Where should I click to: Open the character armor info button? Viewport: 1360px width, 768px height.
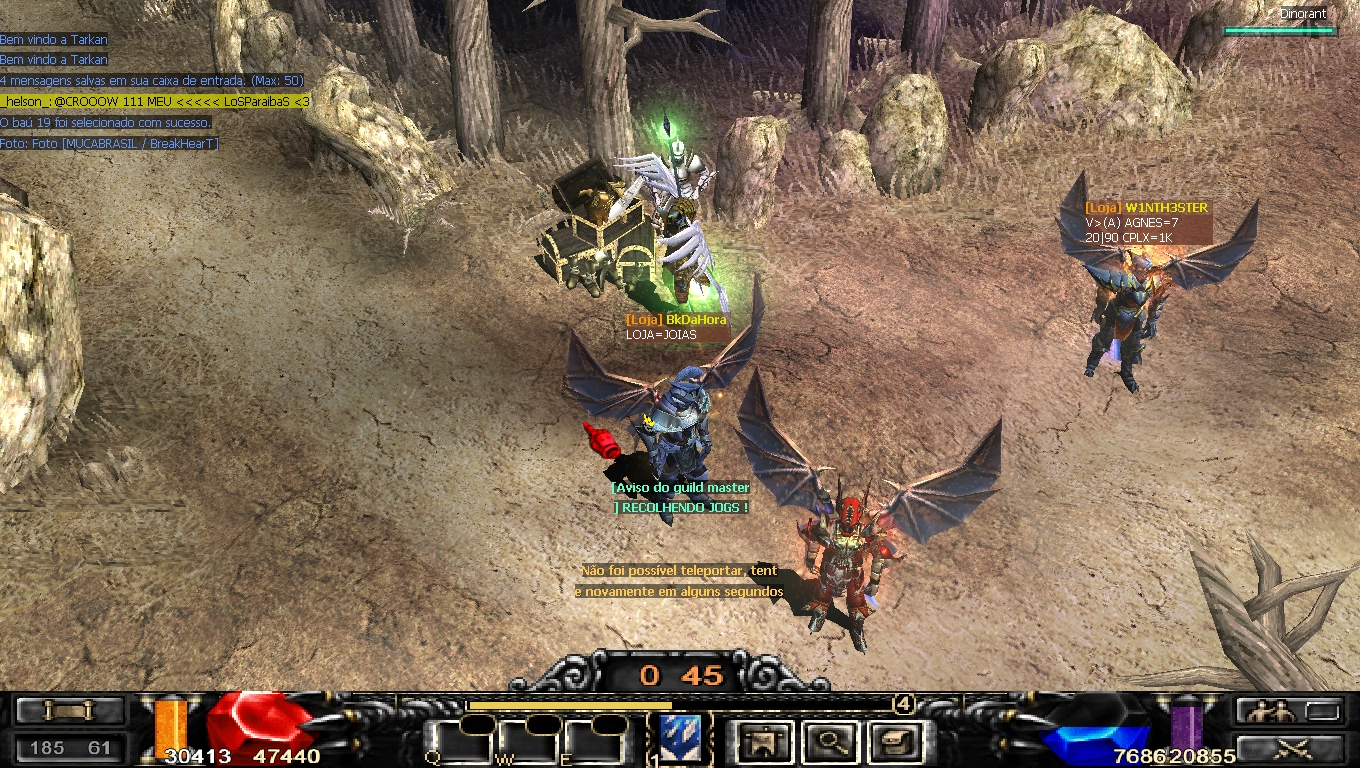coord(766,741)
